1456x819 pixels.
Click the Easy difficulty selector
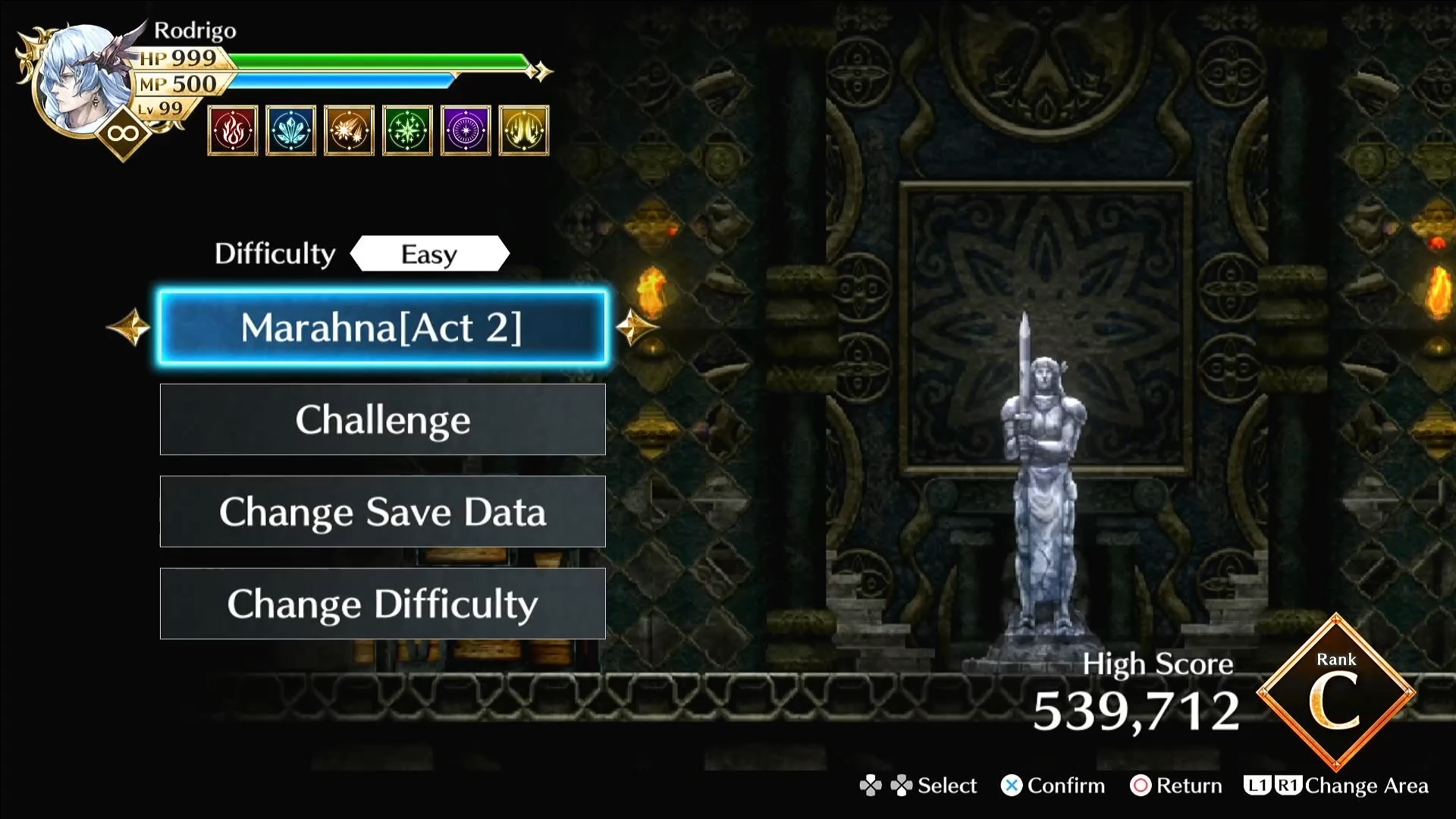429,254
